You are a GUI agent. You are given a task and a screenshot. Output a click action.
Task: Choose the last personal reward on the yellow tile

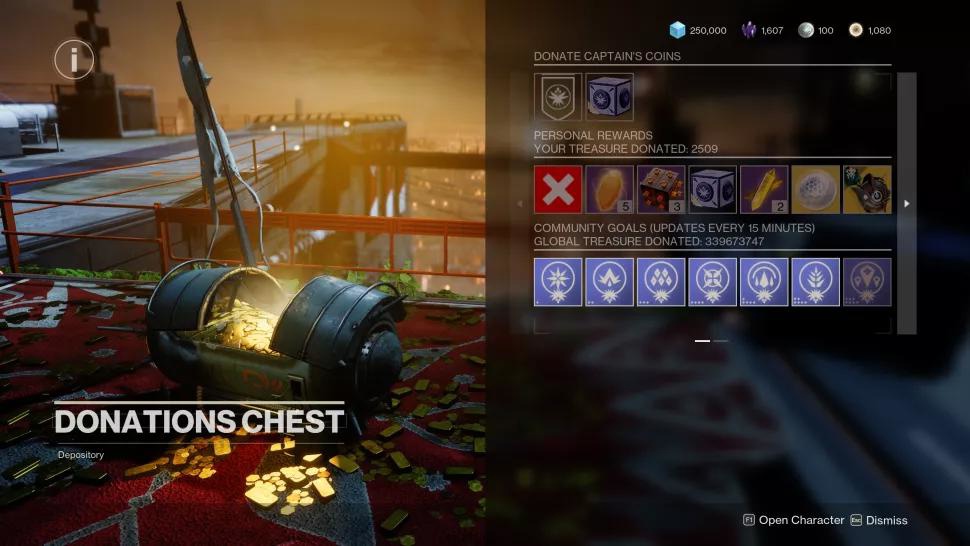coord(867,190)
